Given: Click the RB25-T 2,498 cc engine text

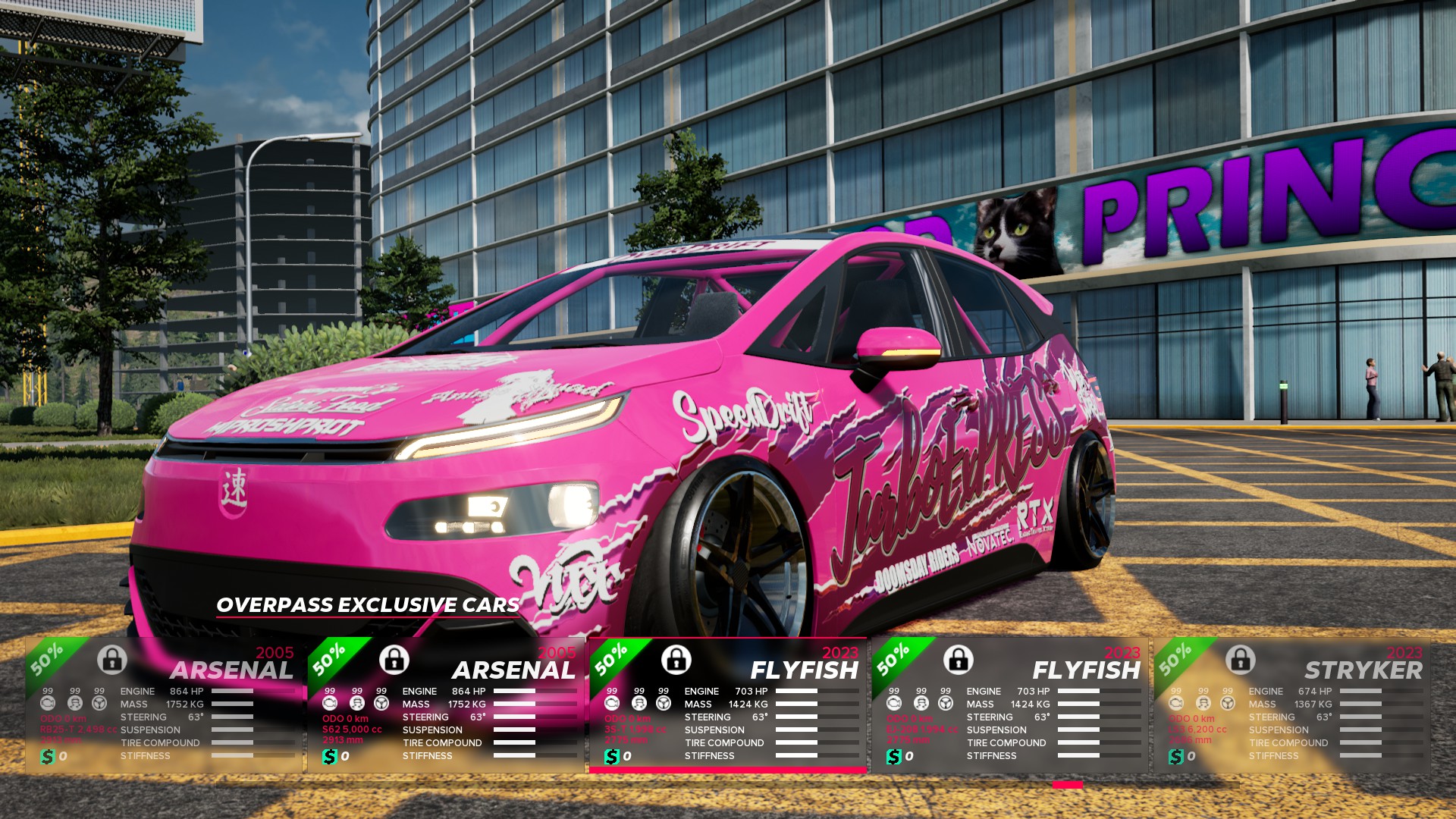Looking at the screenshot, I should click(78, 730).
